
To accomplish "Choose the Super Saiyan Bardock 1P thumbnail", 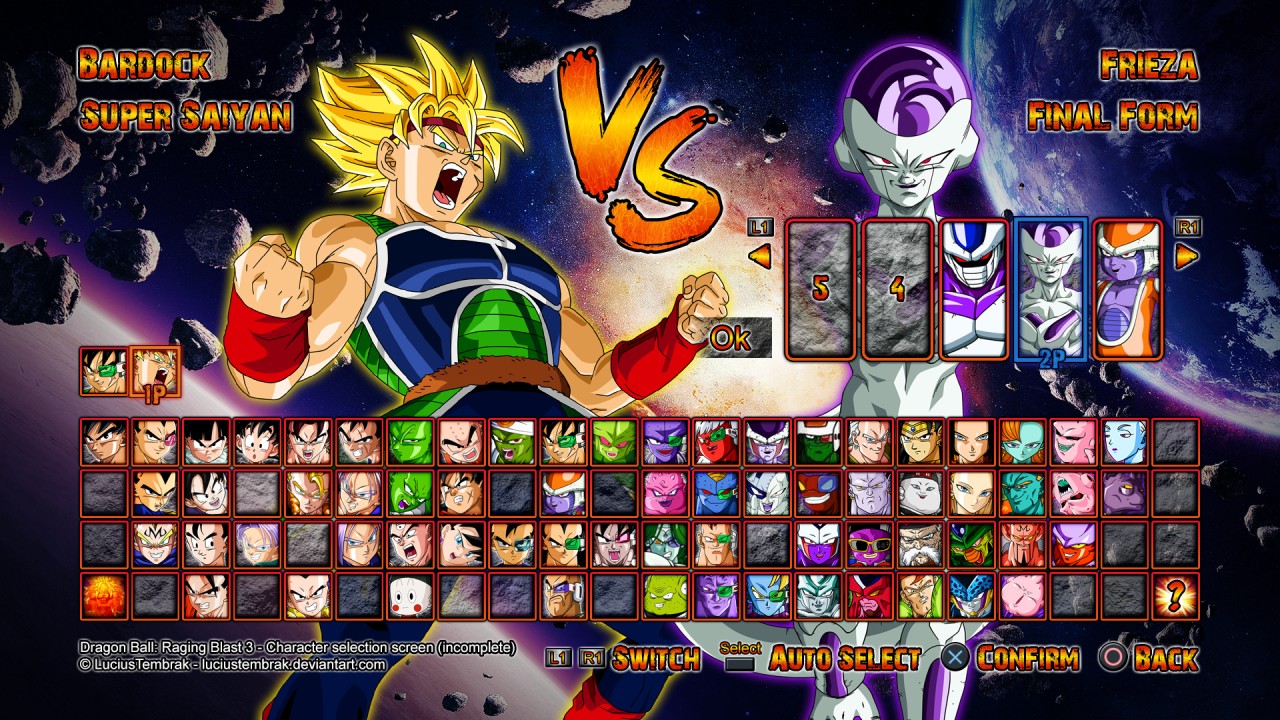I will [155, 370].
